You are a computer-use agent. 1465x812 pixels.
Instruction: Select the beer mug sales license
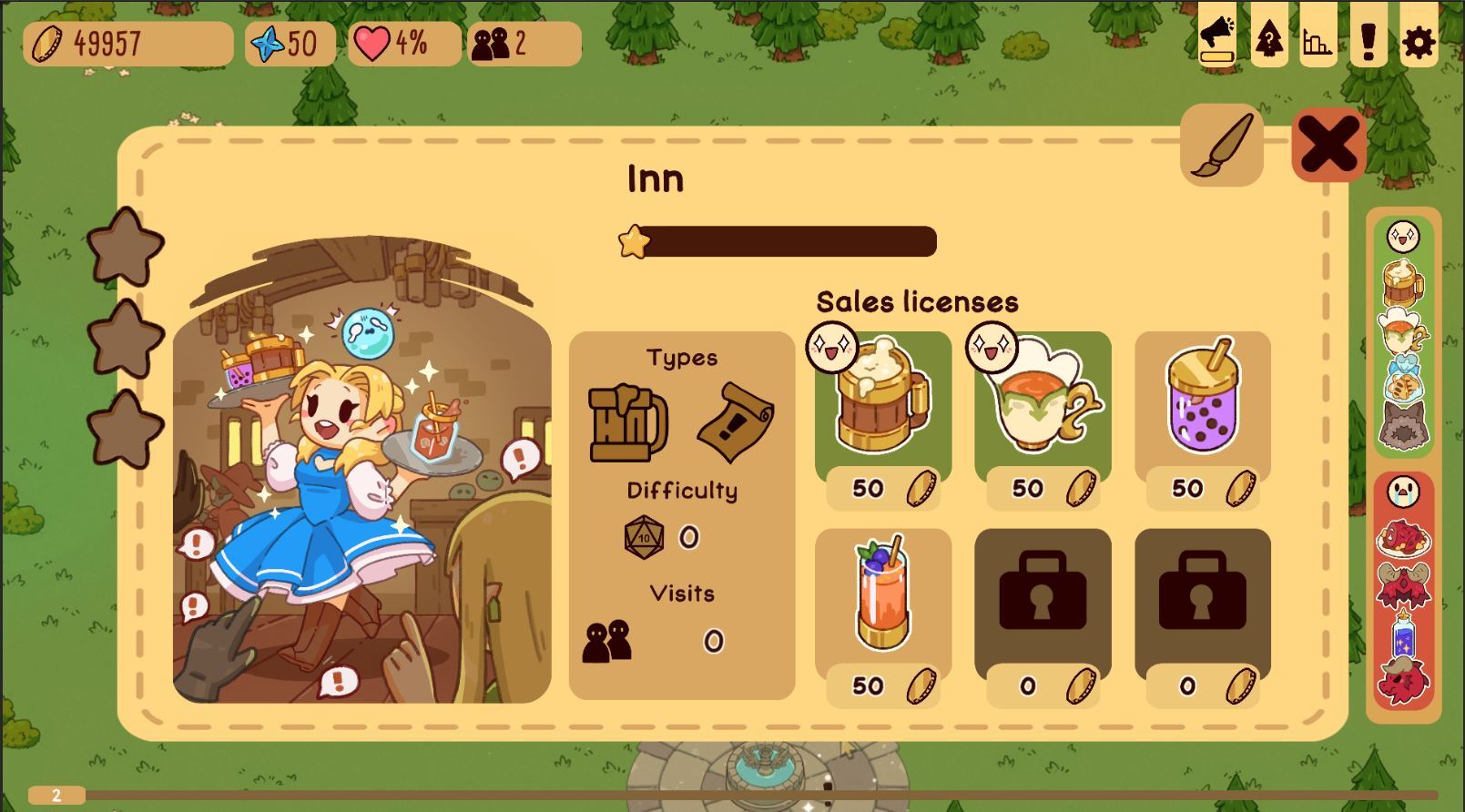[x=882, y=401]
